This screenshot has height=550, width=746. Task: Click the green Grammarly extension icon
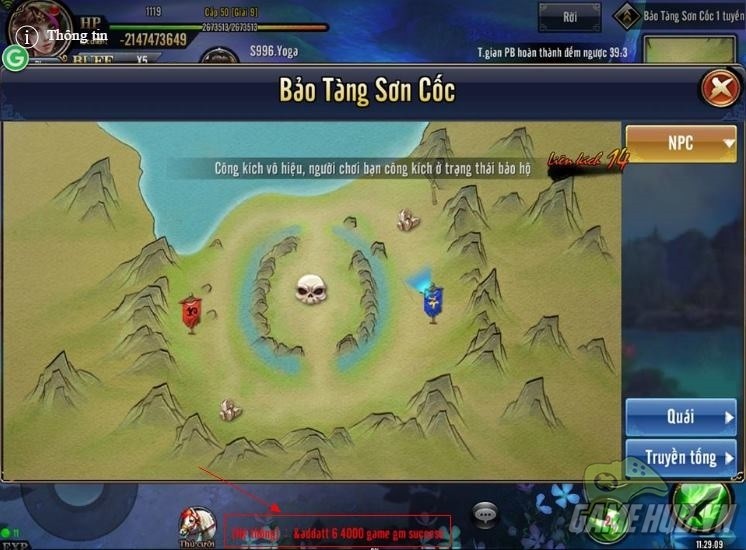(14, 59)
